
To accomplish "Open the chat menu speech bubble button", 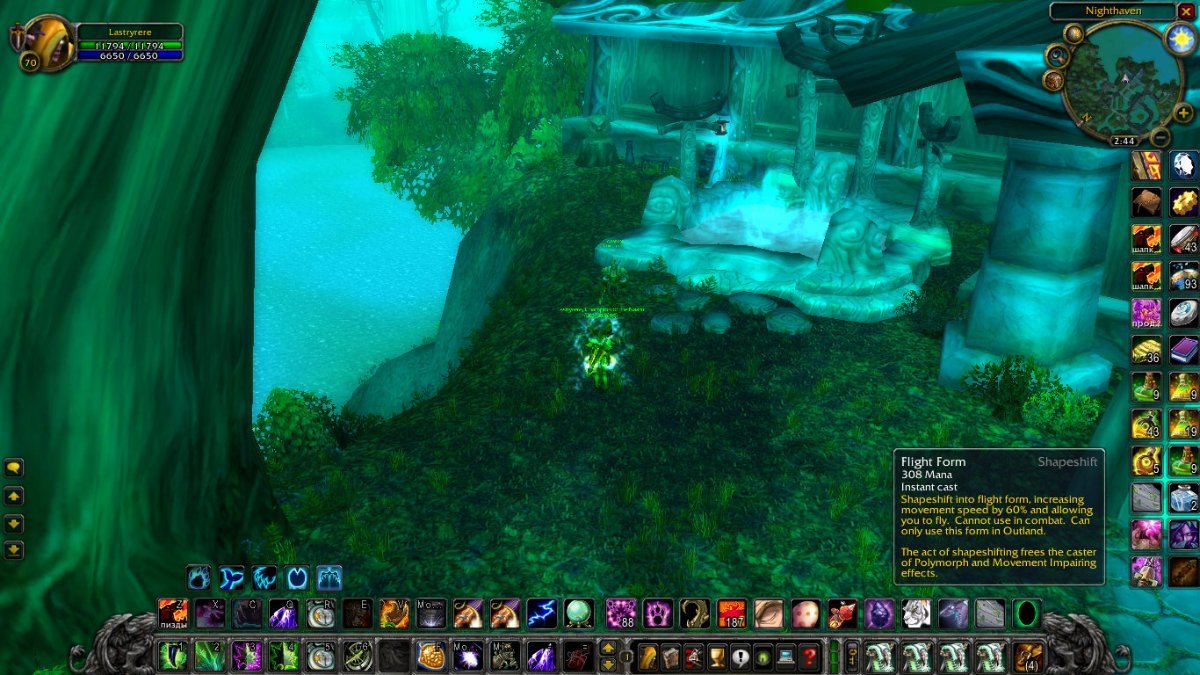I will pos(14,467).
